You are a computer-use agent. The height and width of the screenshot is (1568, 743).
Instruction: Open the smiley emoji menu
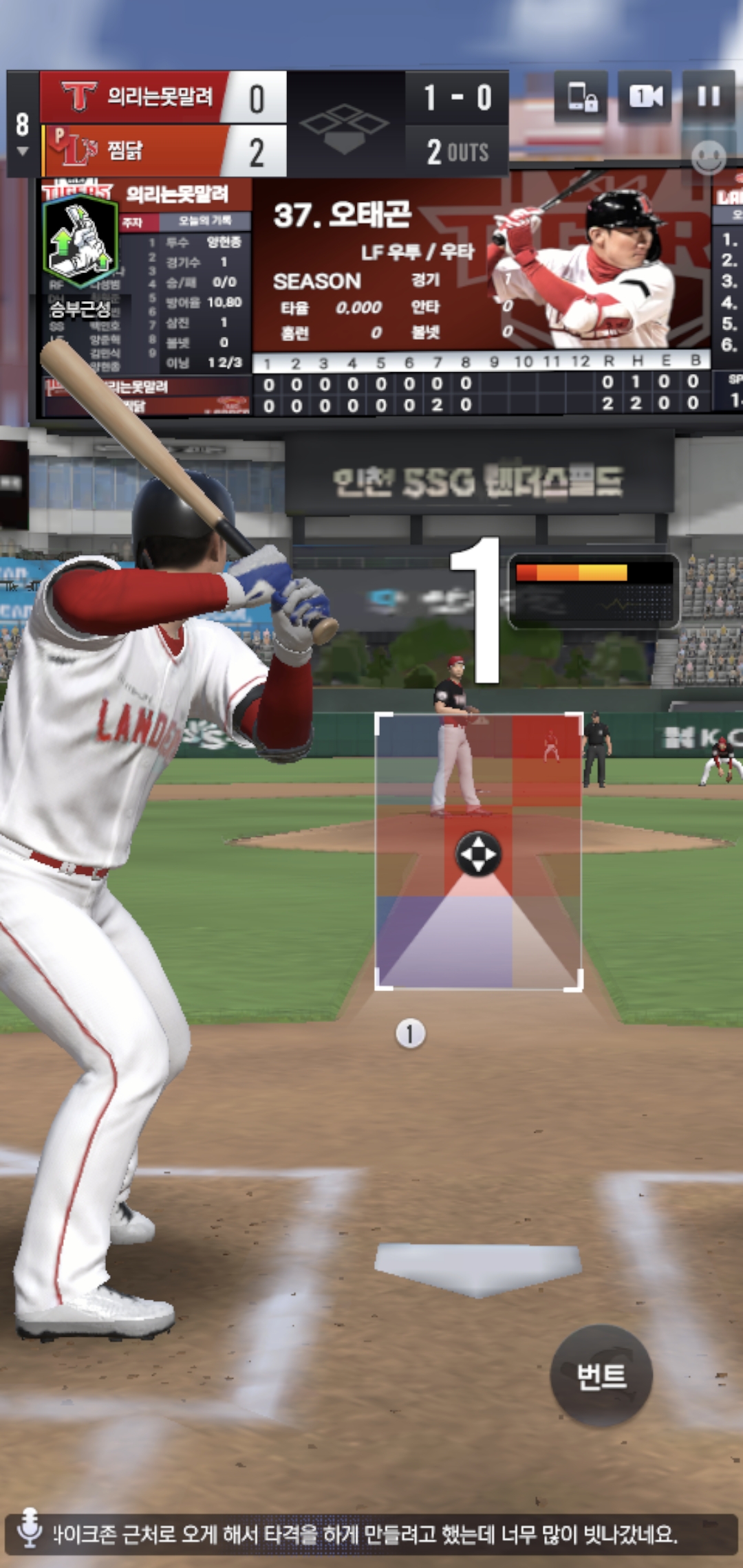tap(708, 157)
